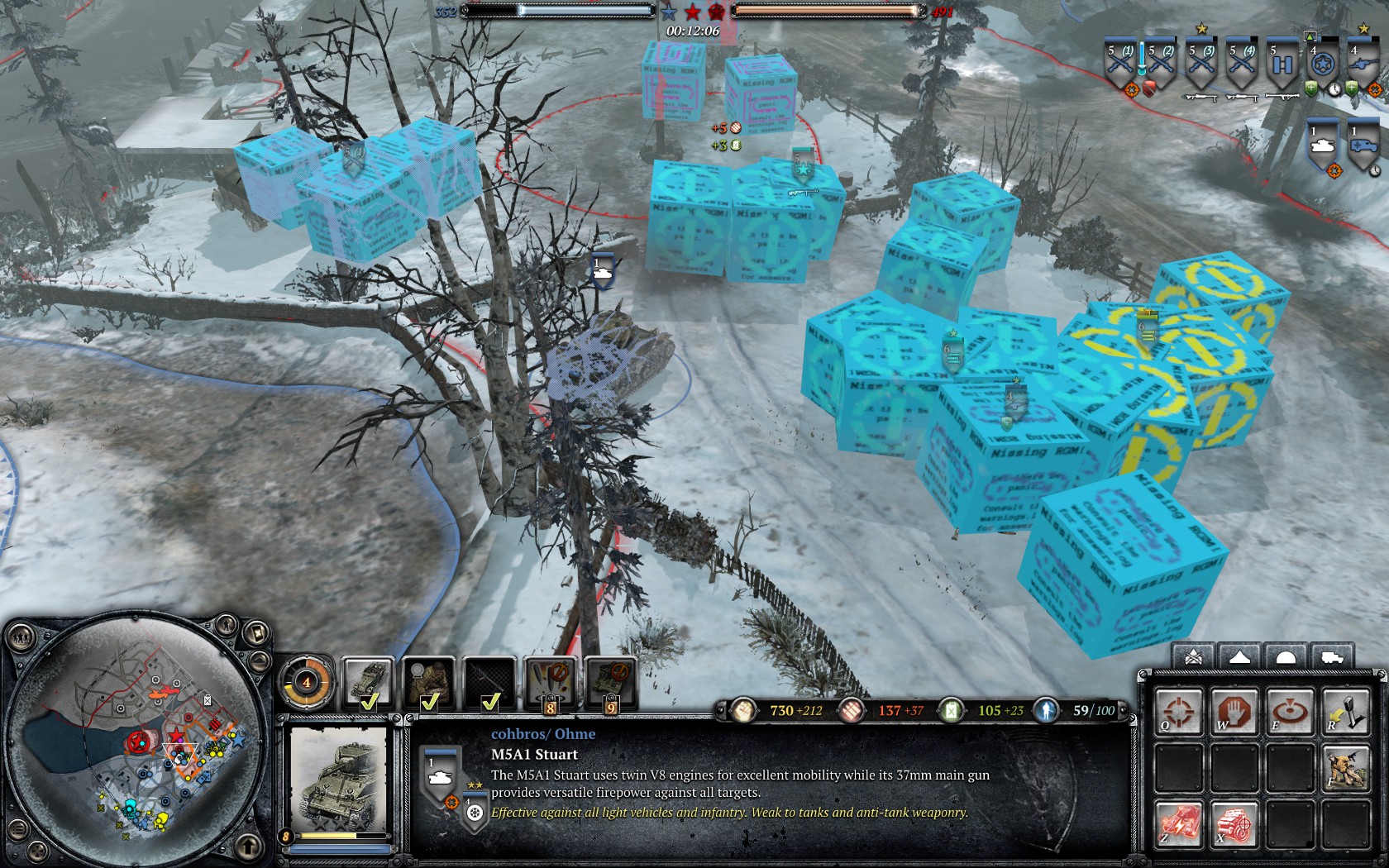Activate the red tank lightning-bolt shot ability
Viewport: 1389px width, 868px height.
click(1179, 823)
